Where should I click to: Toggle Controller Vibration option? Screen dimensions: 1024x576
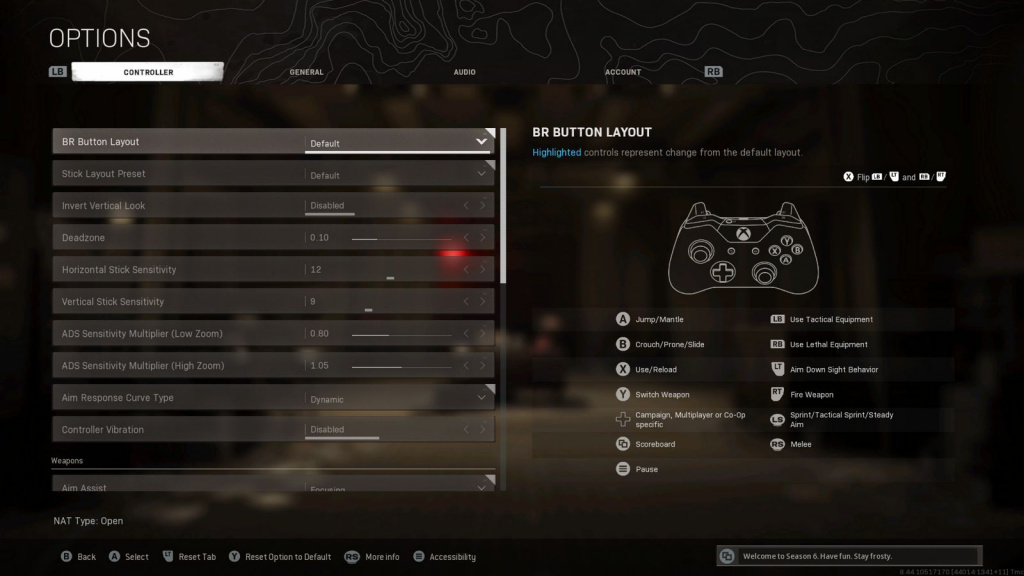click(x=398, y=430)
